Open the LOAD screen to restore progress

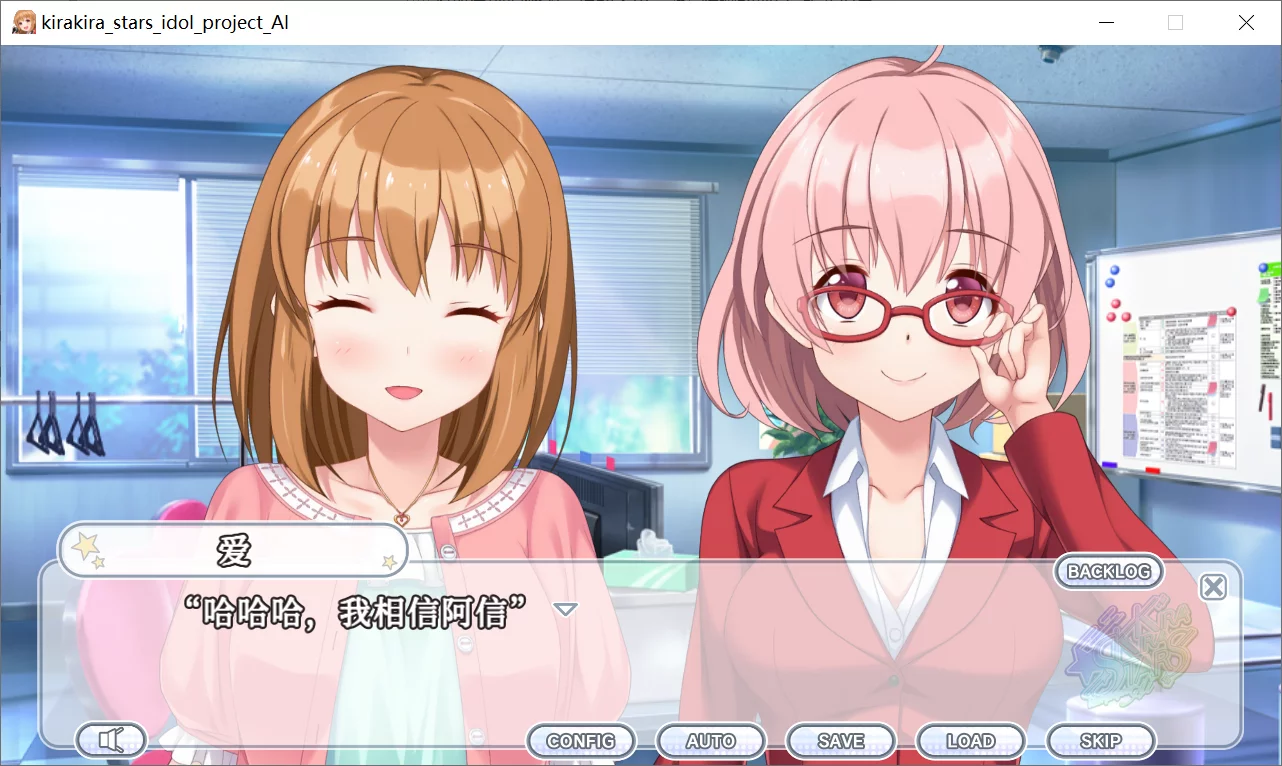(x=970, y=740)
